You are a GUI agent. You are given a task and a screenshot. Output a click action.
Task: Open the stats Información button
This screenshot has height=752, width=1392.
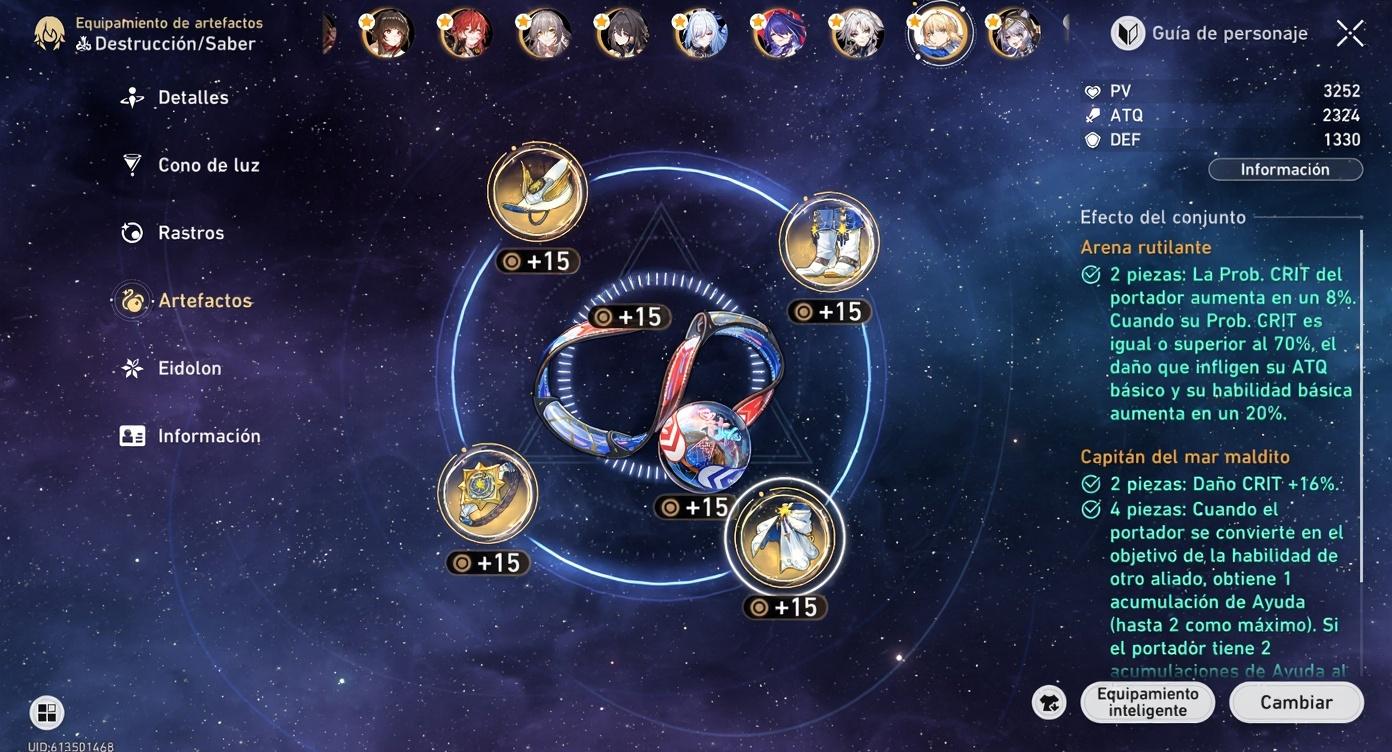coord(1284,170)
